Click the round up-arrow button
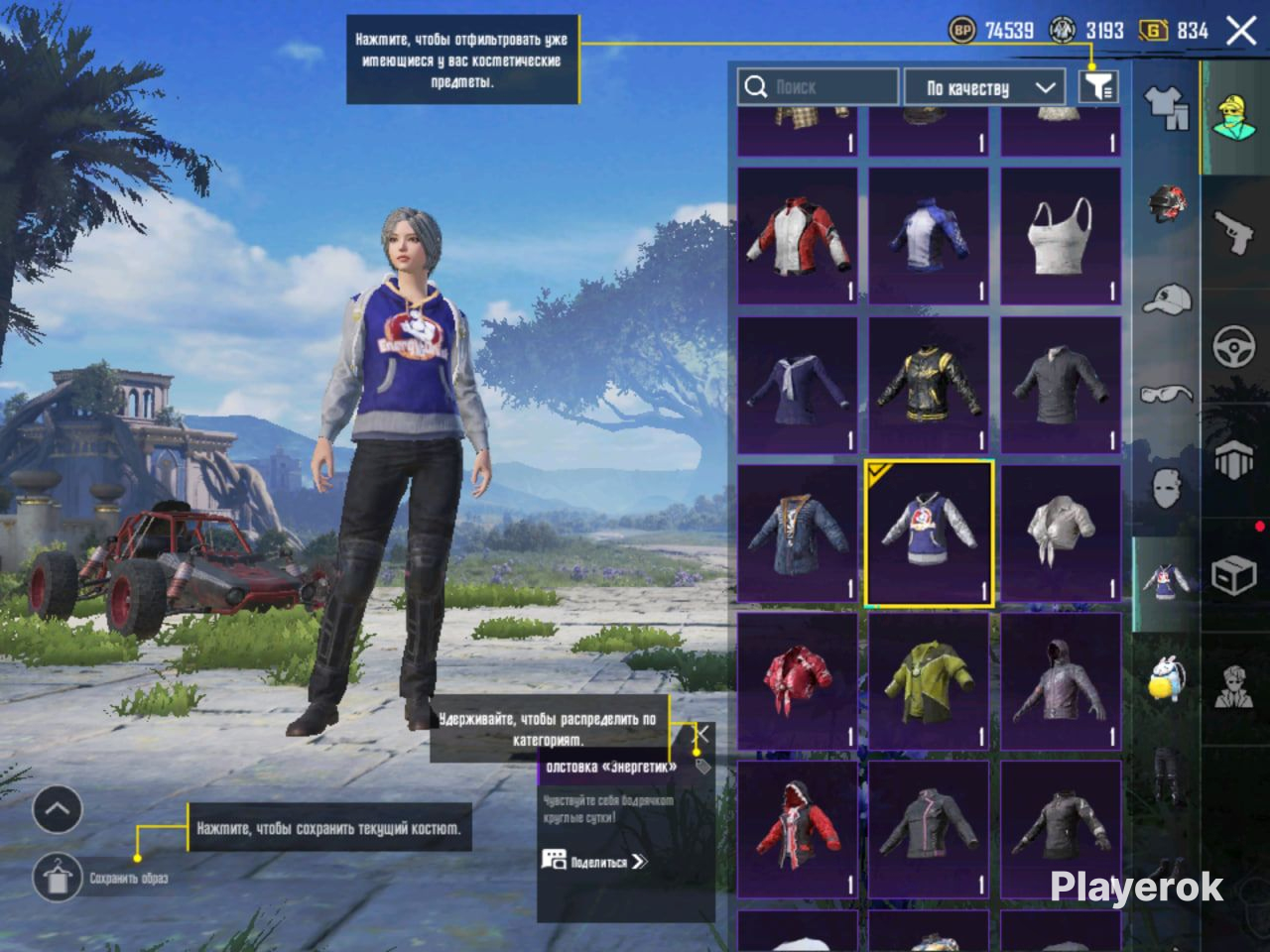1270x952 pixels. click(57, 809)
